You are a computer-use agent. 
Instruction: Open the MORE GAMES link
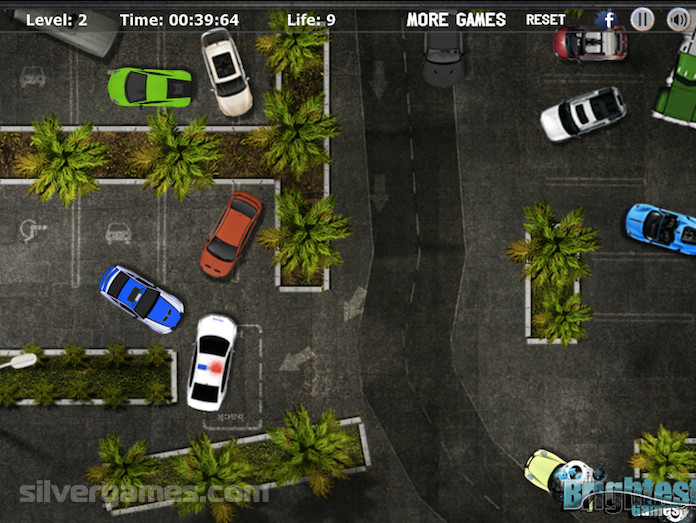pos(456,19)
